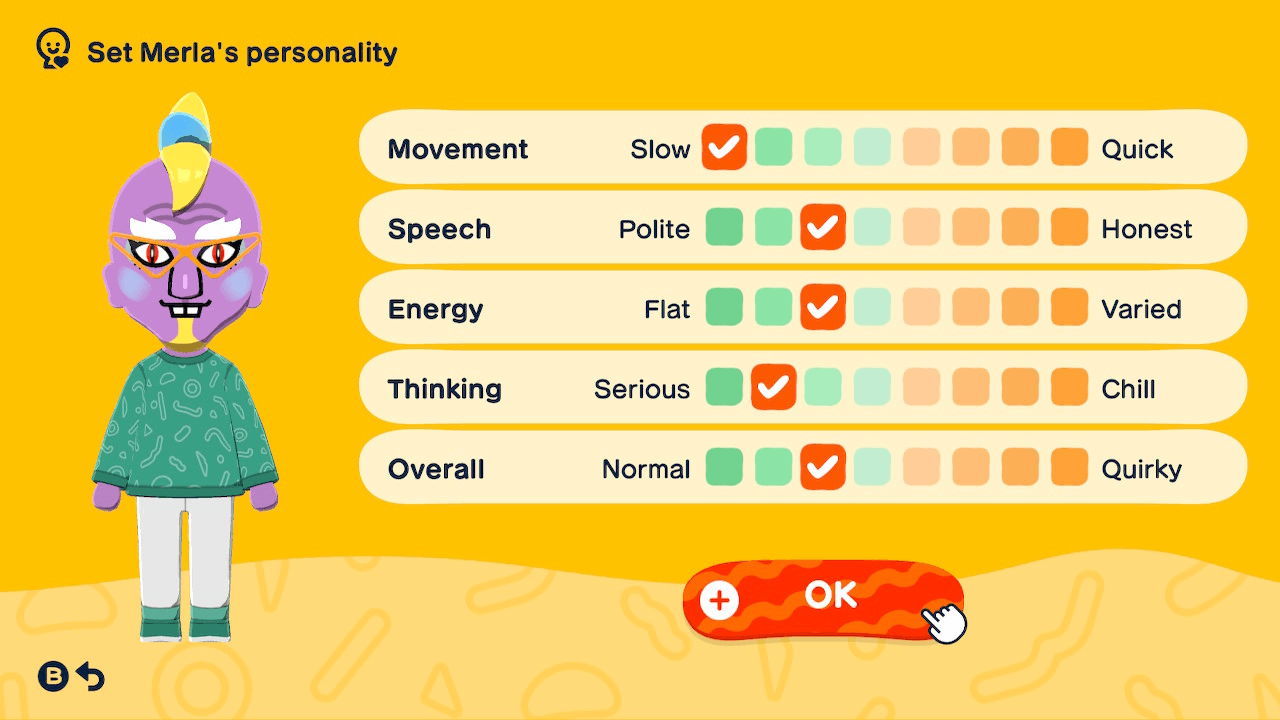Set Speech one square closer to Honest

872,227
